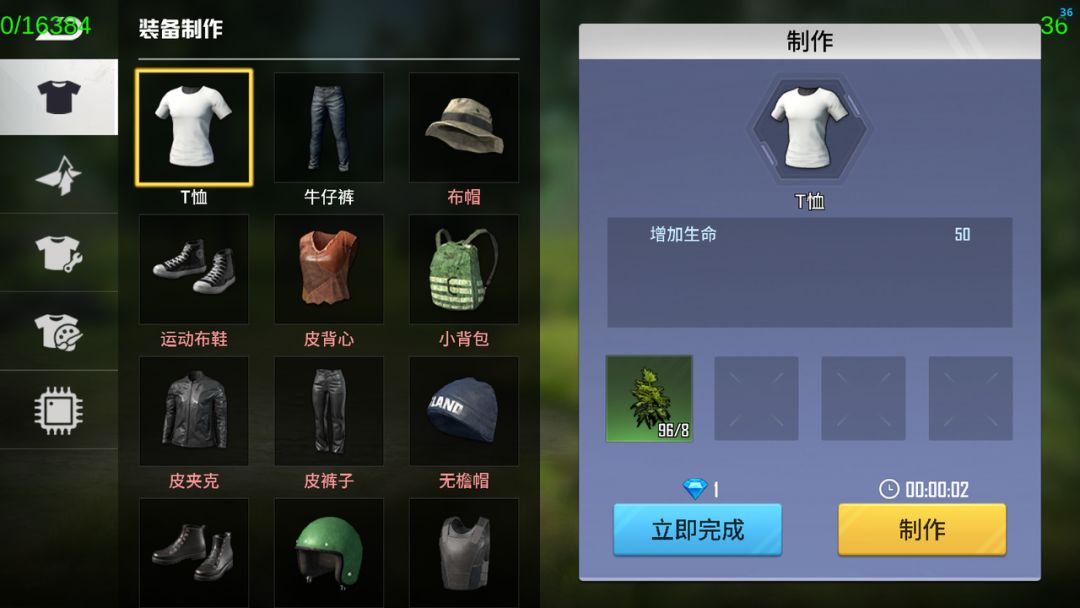
Task: Switch to the origami crane category tab
Action: pos(59,175)
